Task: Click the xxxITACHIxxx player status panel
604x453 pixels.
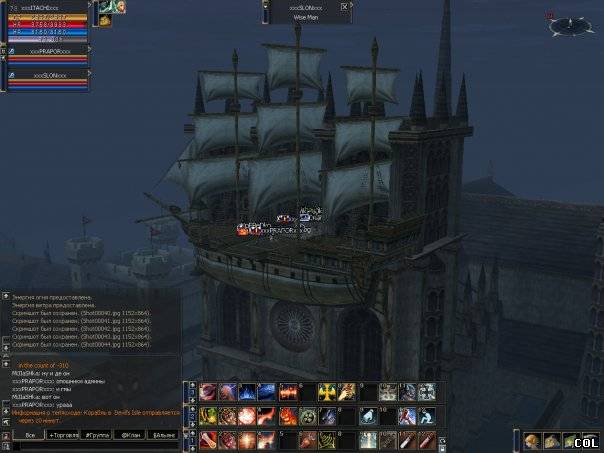Action: tap(48, 22)
